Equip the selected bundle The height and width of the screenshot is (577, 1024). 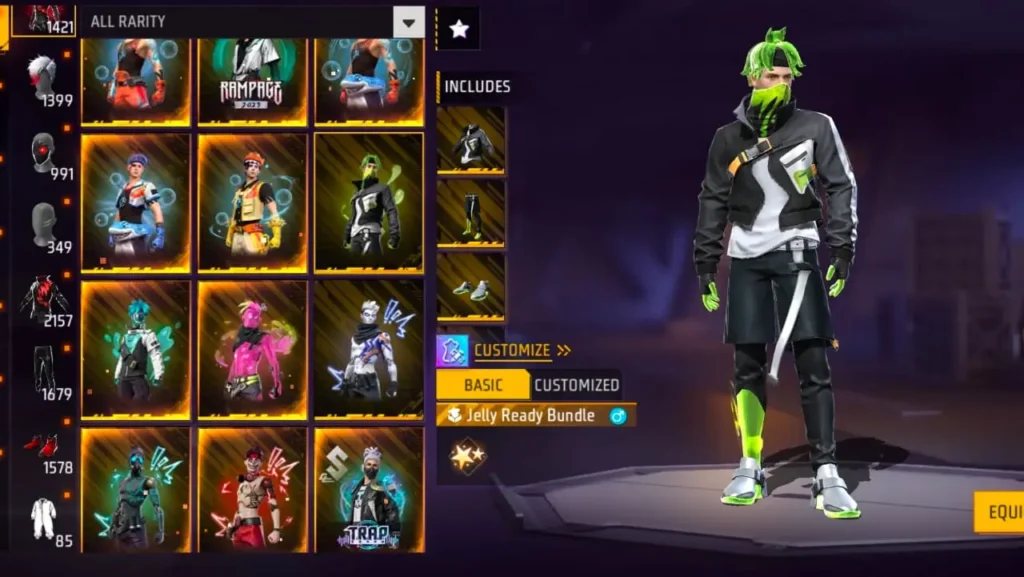[x=998, y=512]
